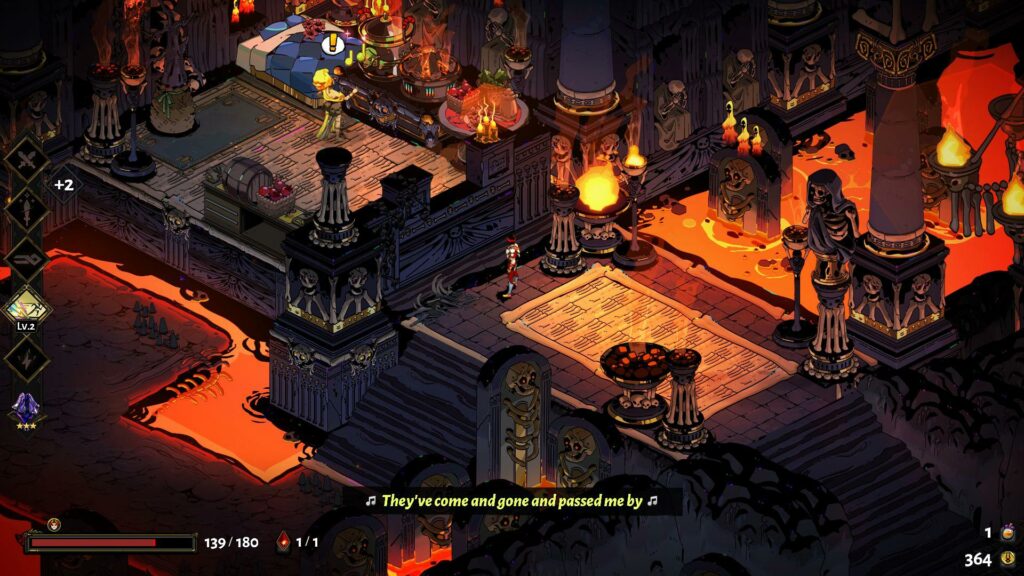Click the golden Charon's Obol coin icon

point(1006,559)
